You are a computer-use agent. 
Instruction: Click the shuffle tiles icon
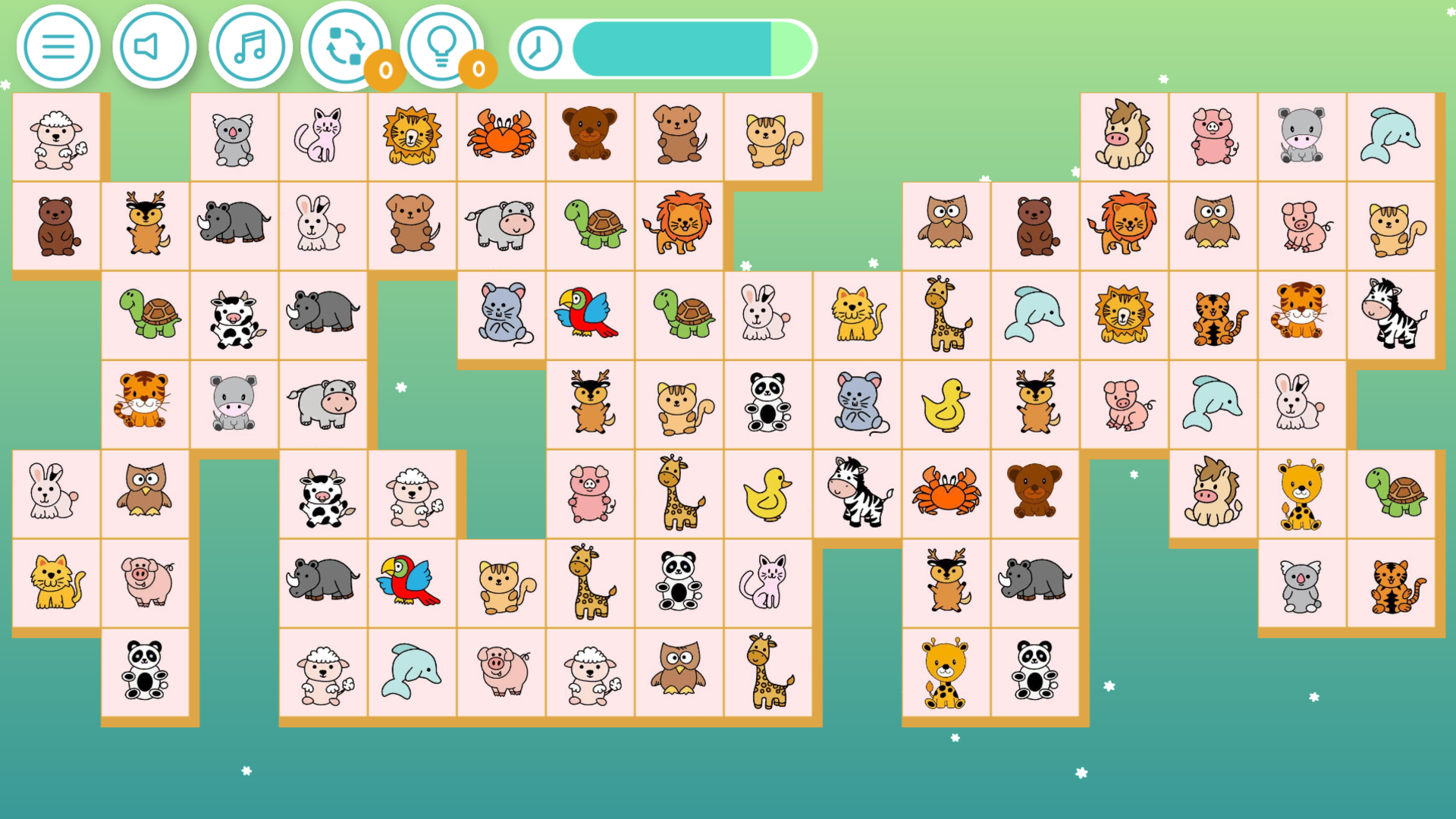coord(345,45)
